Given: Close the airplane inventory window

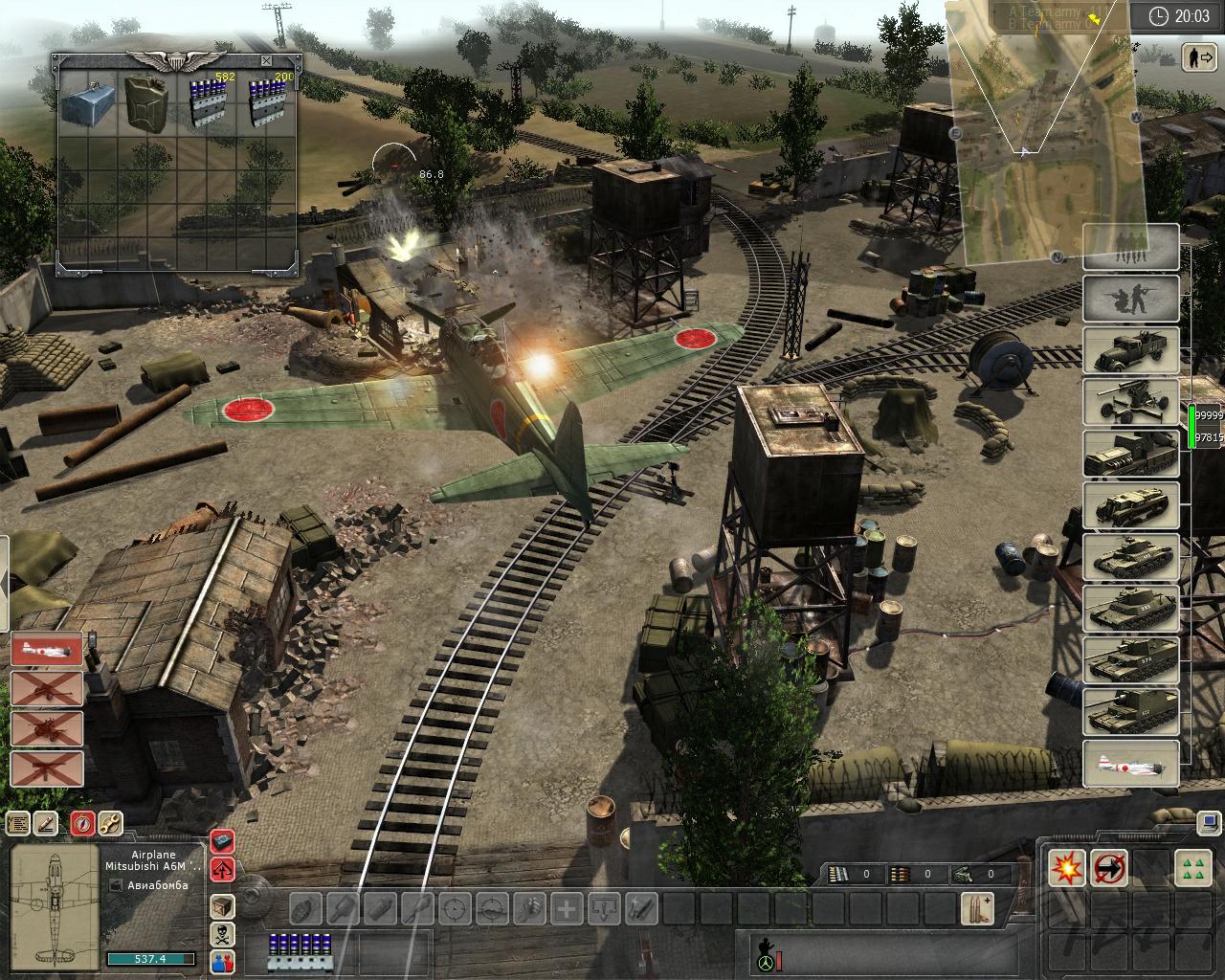Looking at the screenshot, I should [266, 61].
